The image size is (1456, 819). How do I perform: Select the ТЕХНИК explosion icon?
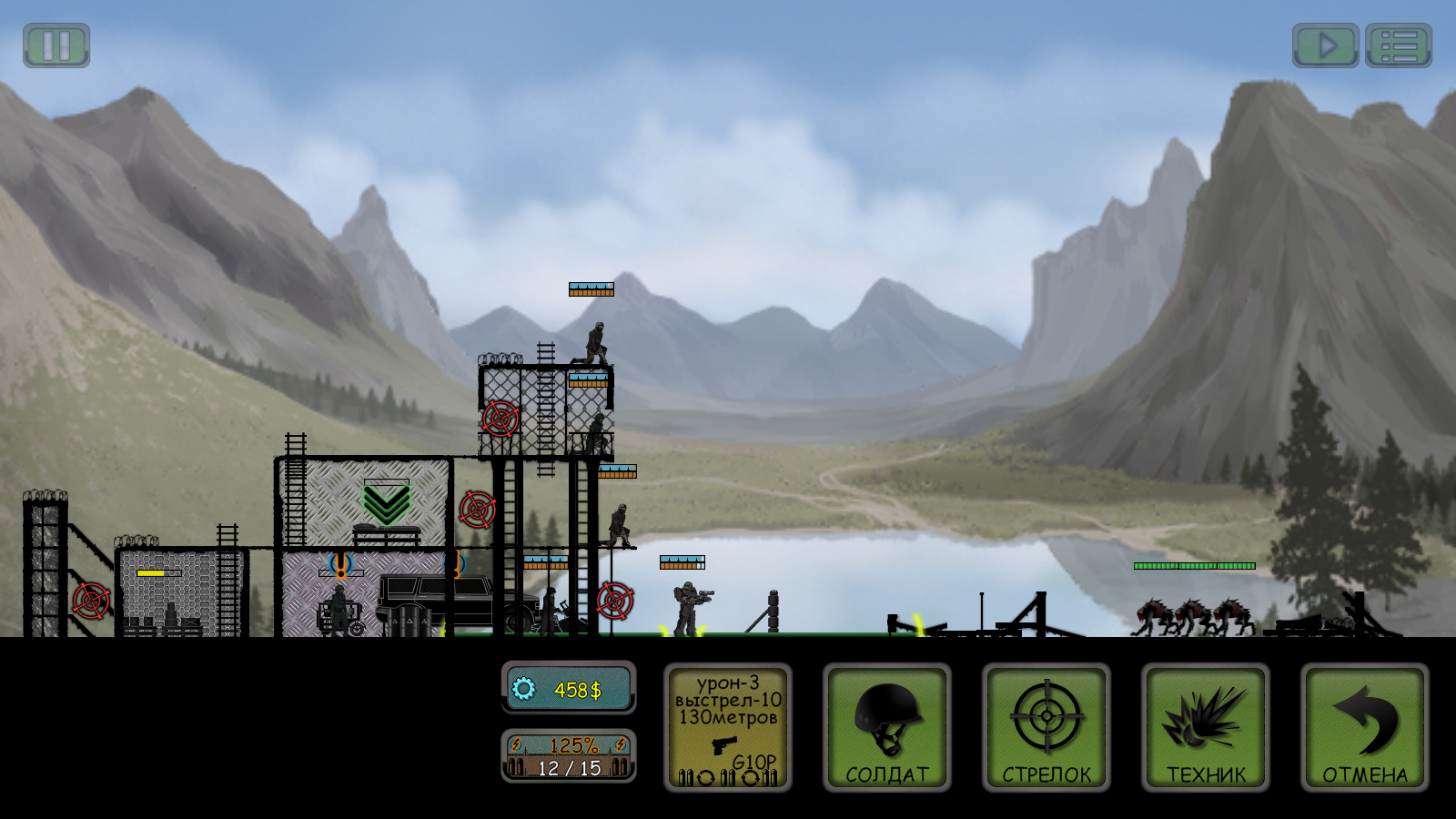[1203, 717]
